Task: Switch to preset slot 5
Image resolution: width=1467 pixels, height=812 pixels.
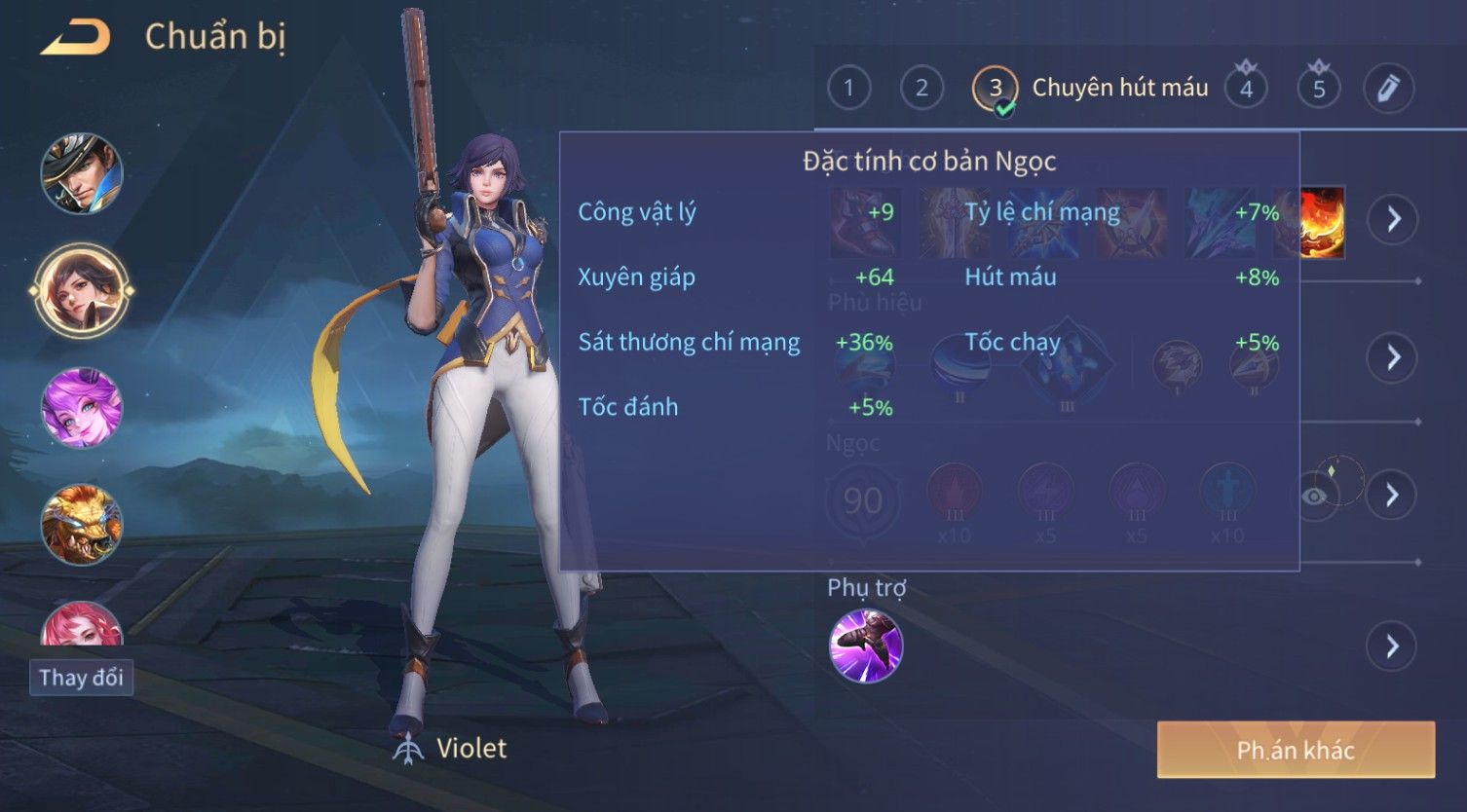Action: 1319,89
